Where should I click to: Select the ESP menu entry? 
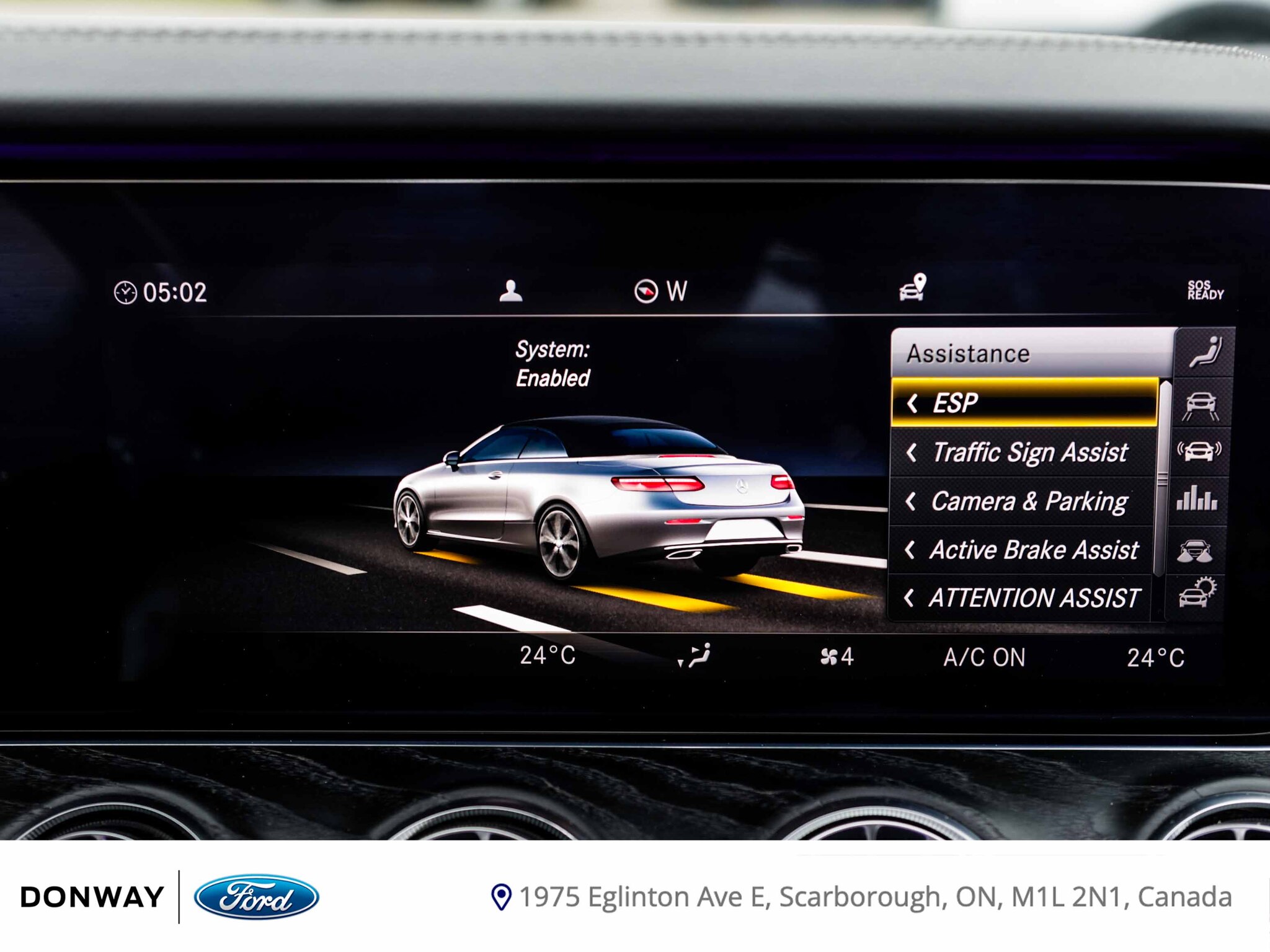pos(1023,403)
